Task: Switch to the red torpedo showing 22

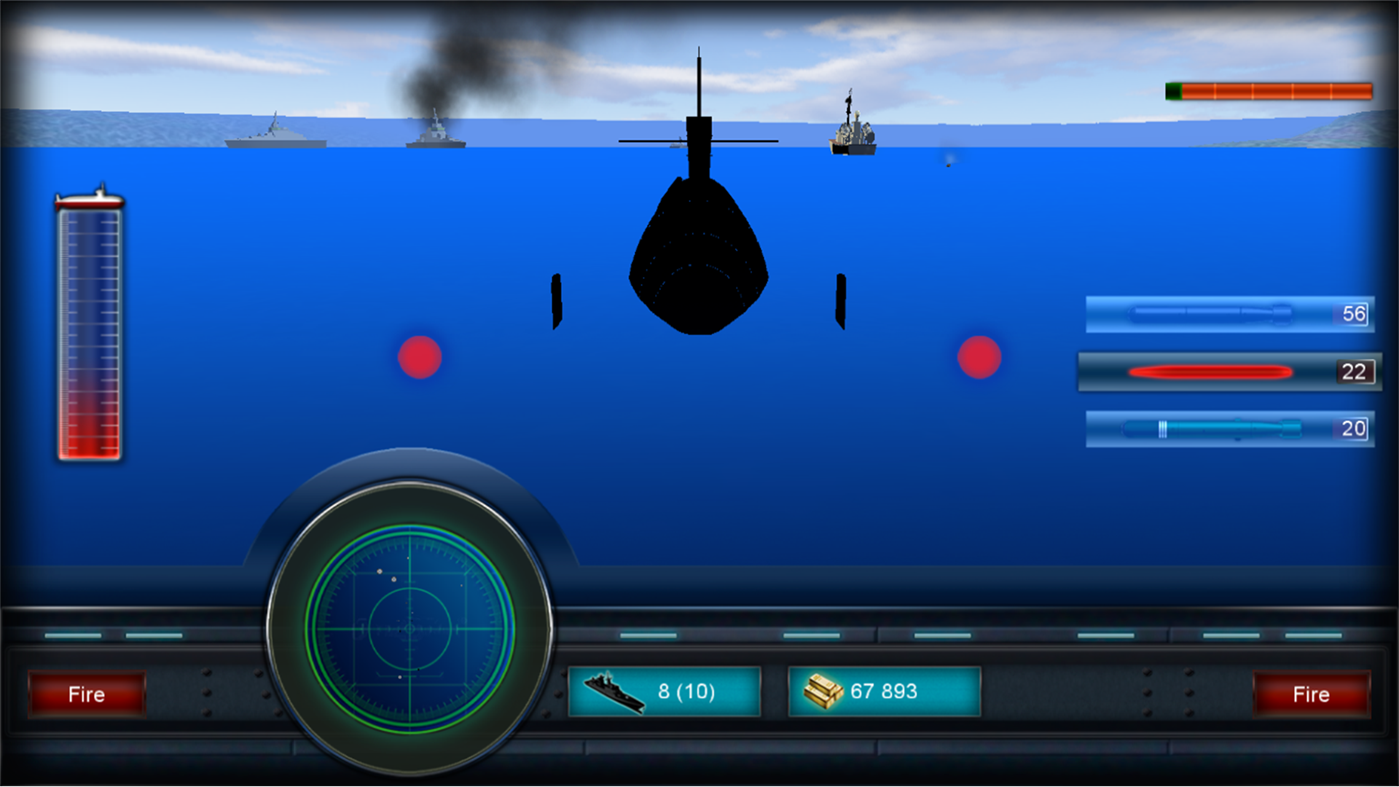Action: tap(1228, 371)
